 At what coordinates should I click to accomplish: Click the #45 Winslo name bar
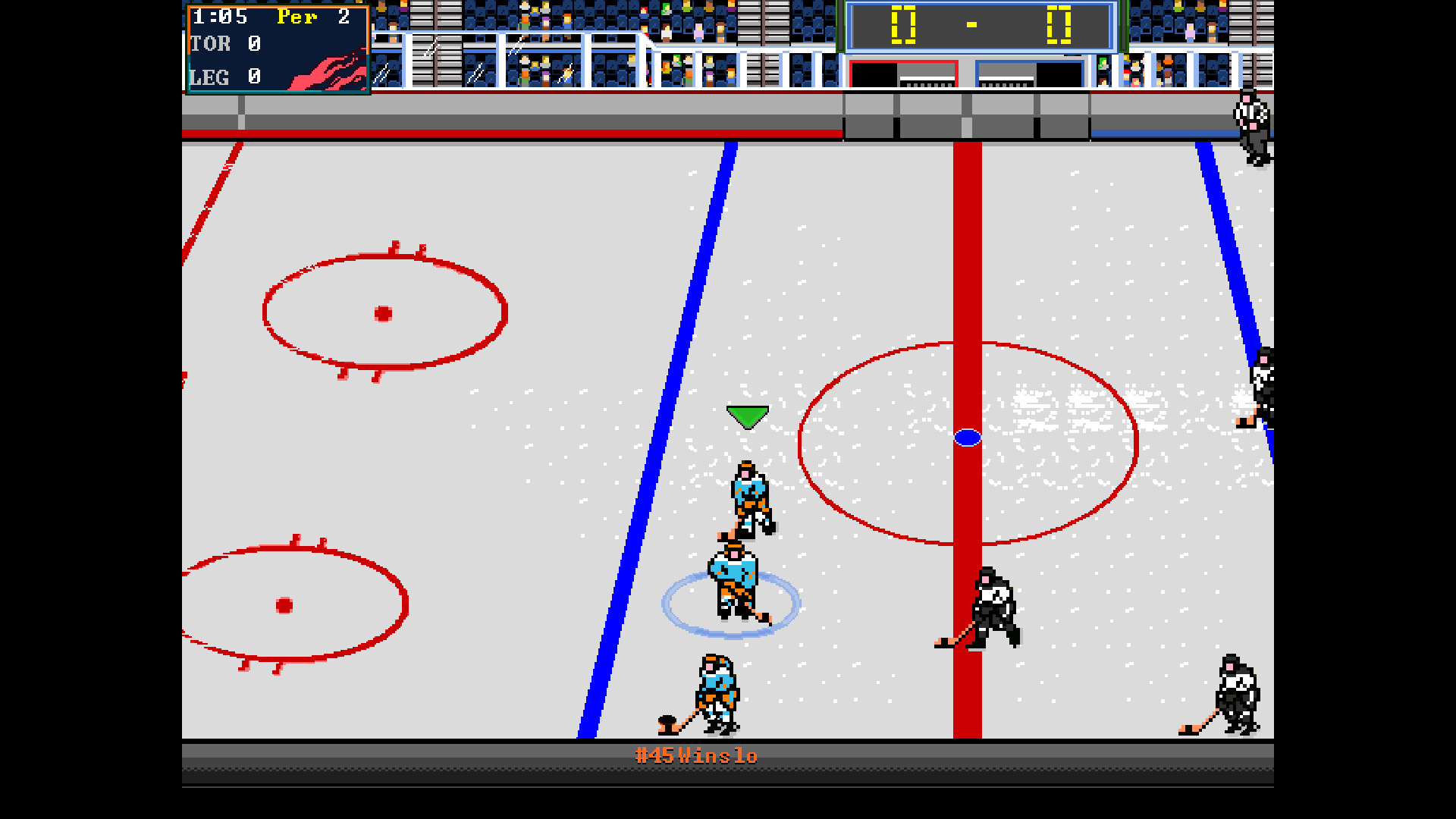696,755
